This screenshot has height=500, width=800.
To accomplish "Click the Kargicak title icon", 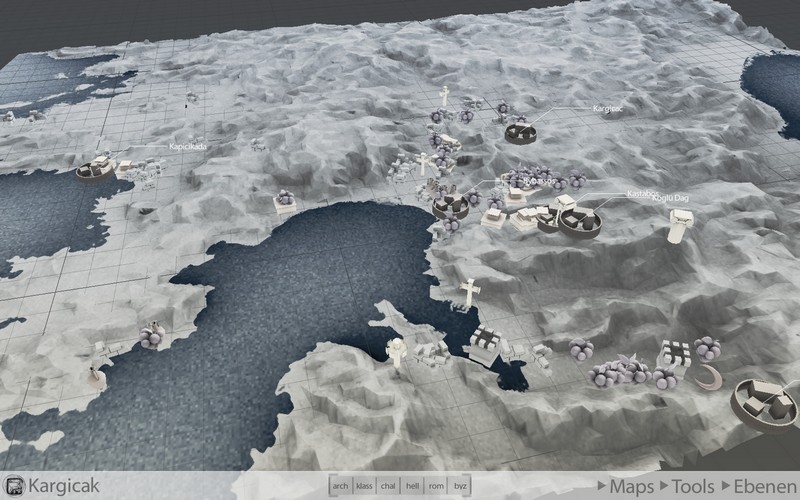I will pyautogui.click(x=13, y=487).
